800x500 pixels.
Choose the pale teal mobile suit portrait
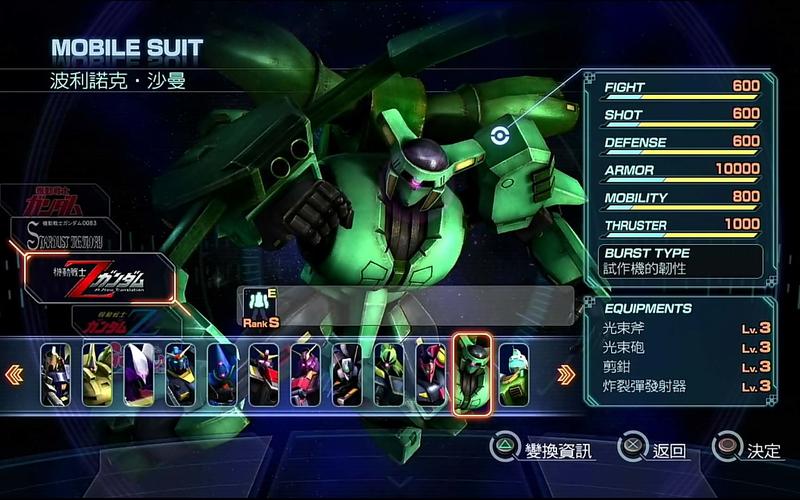tap(514, 374)
